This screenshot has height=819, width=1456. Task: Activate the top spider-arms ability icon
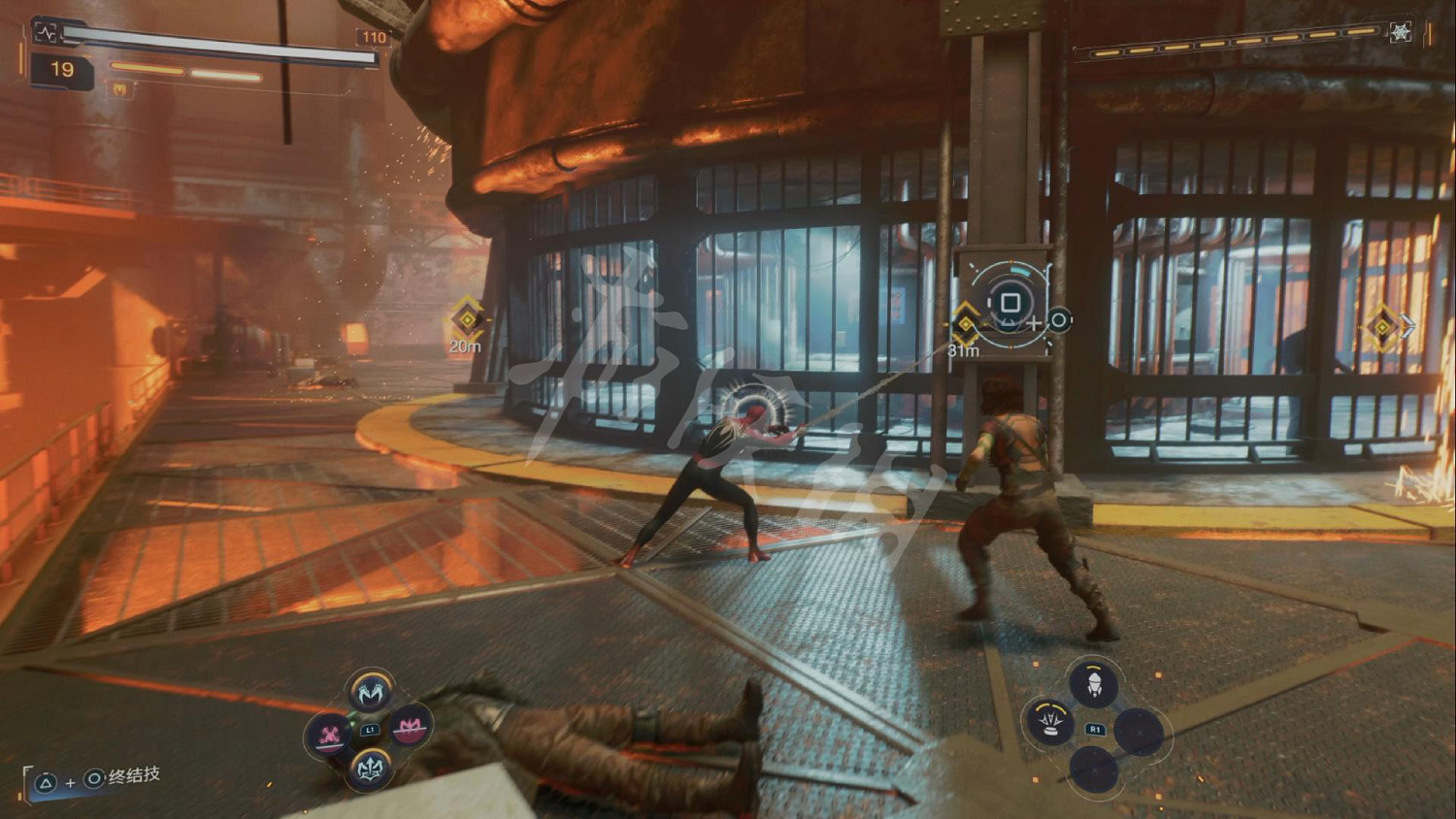(370, 692)
